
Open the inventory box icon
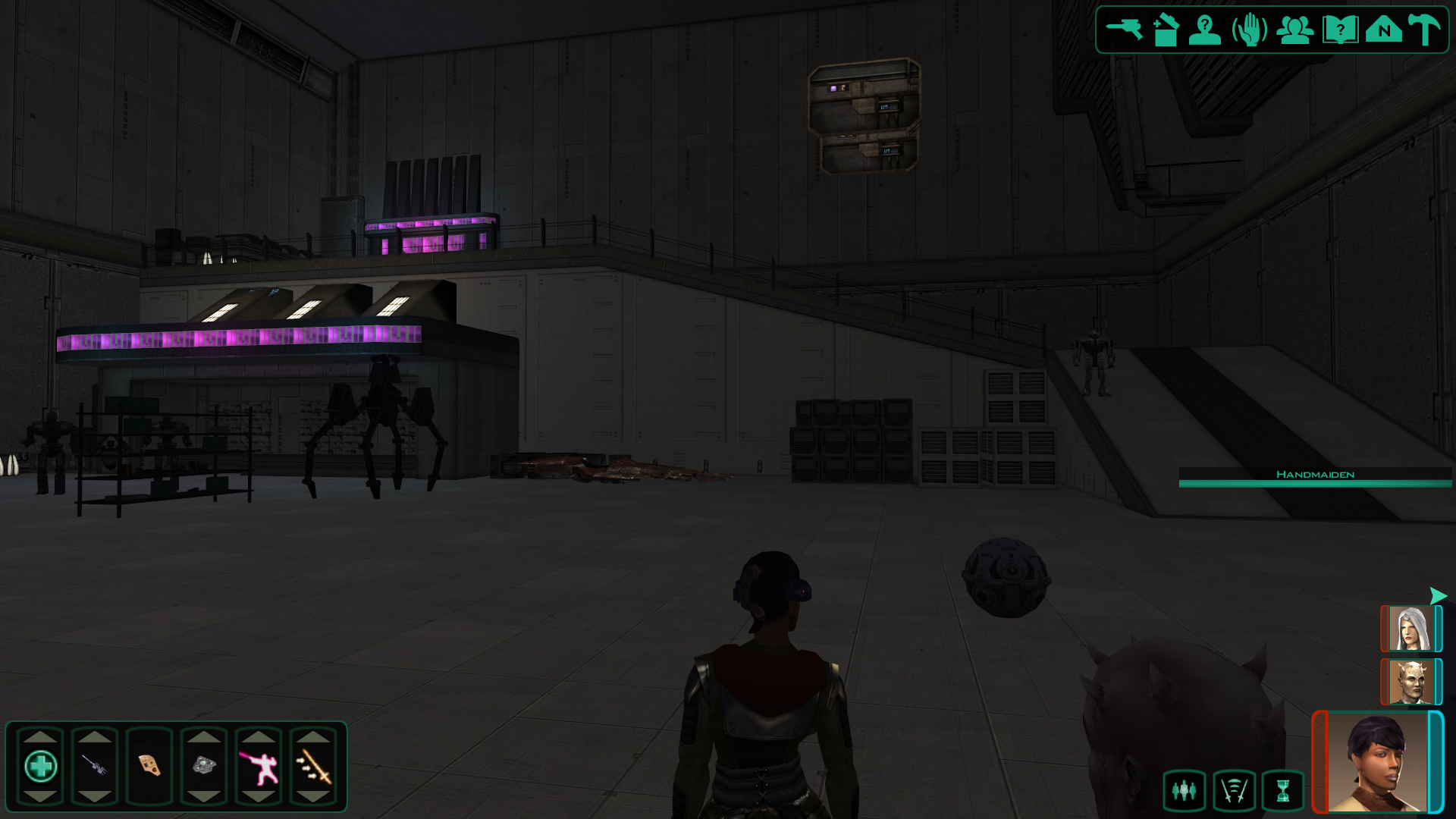click(1166, 30)
